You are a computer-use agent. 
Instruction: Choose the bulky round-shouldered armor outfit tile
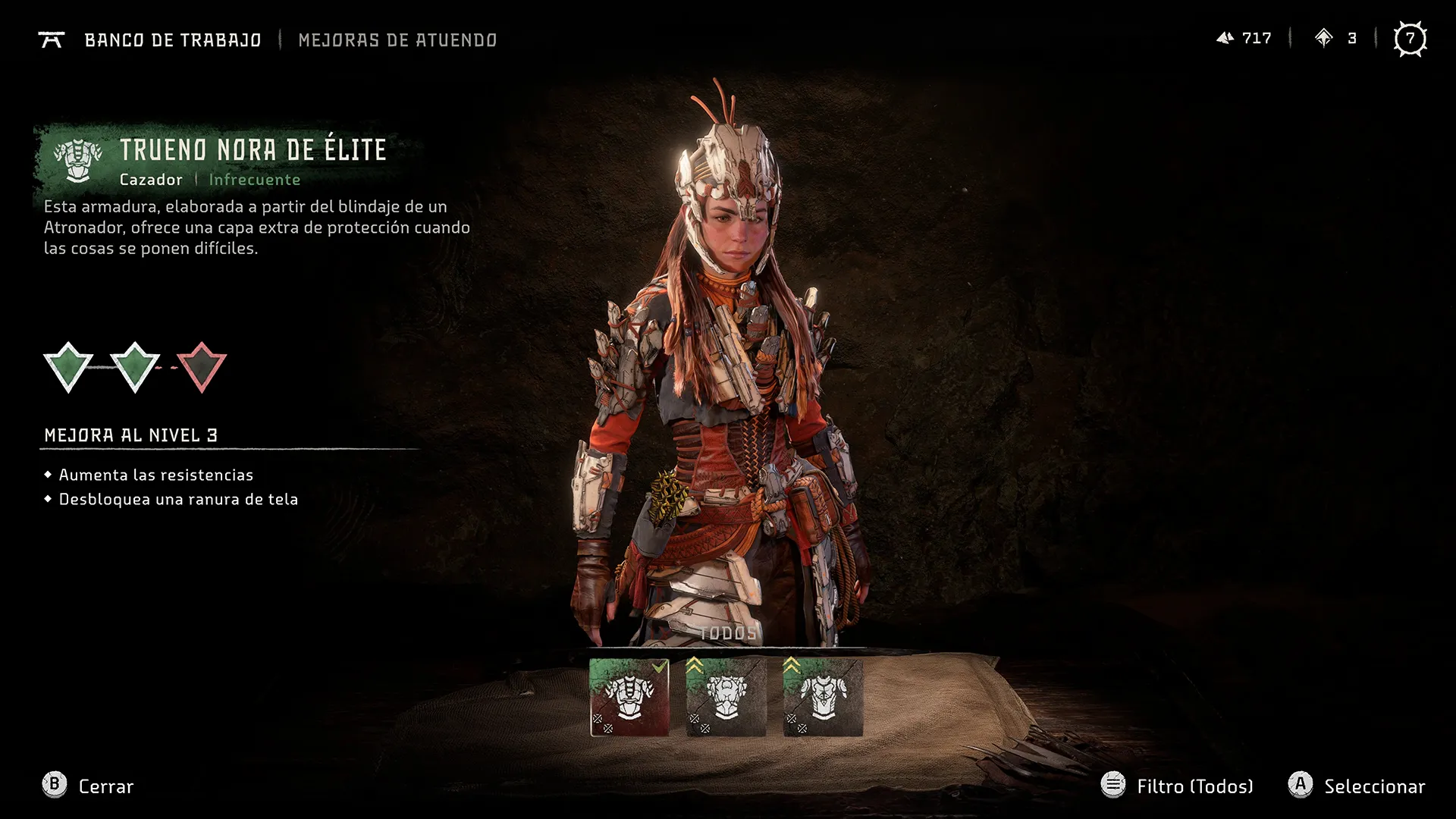(726, 698)
